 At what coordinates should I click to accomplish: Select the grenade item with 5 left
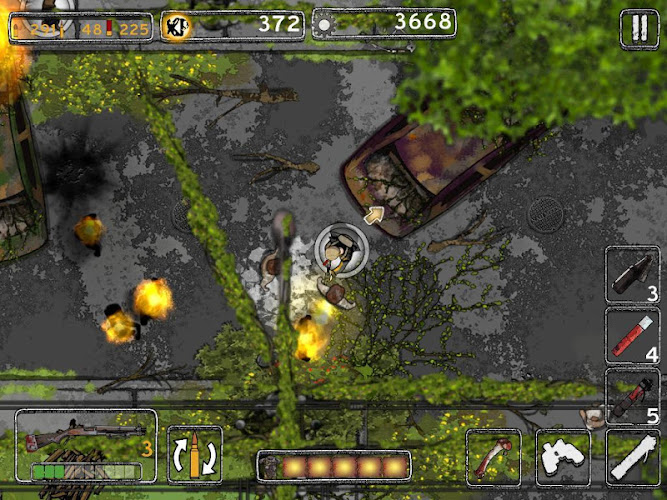(x=632, y=396)
